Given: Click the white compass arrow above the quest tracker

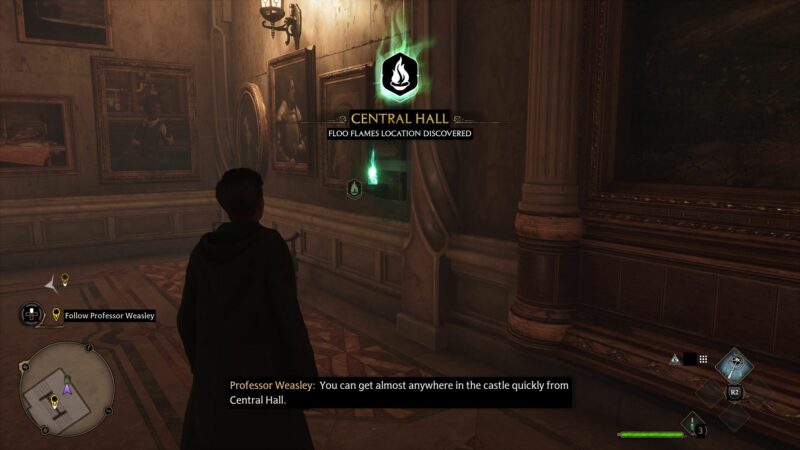Looking at the screenshot, I should (51, 285).
